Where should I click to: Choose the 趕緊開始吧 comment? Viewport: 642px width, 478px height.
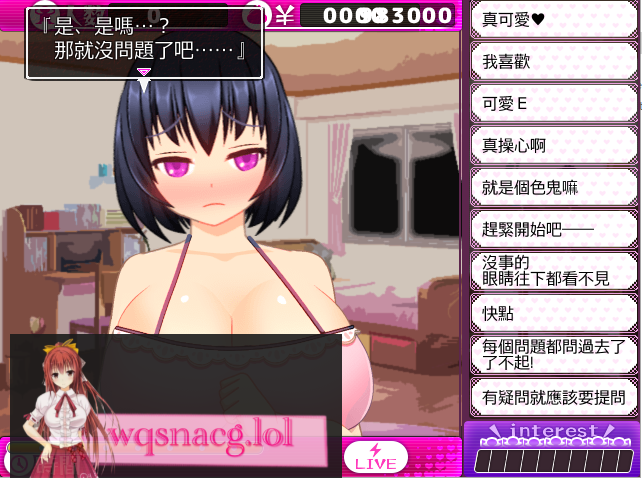click(553, 229)
